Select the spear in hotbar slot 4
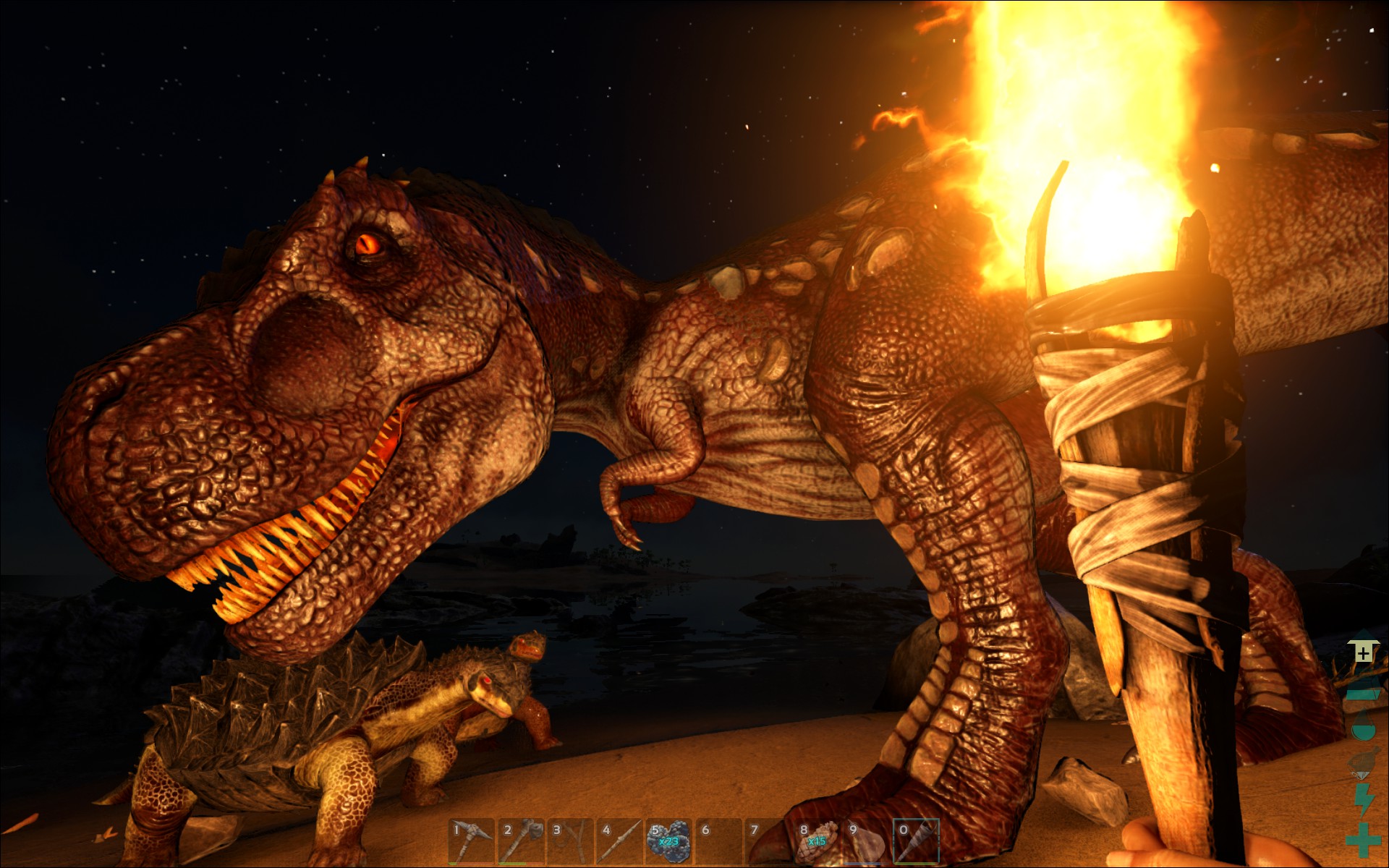This screenshot has width=1389, height=868. 619,841
